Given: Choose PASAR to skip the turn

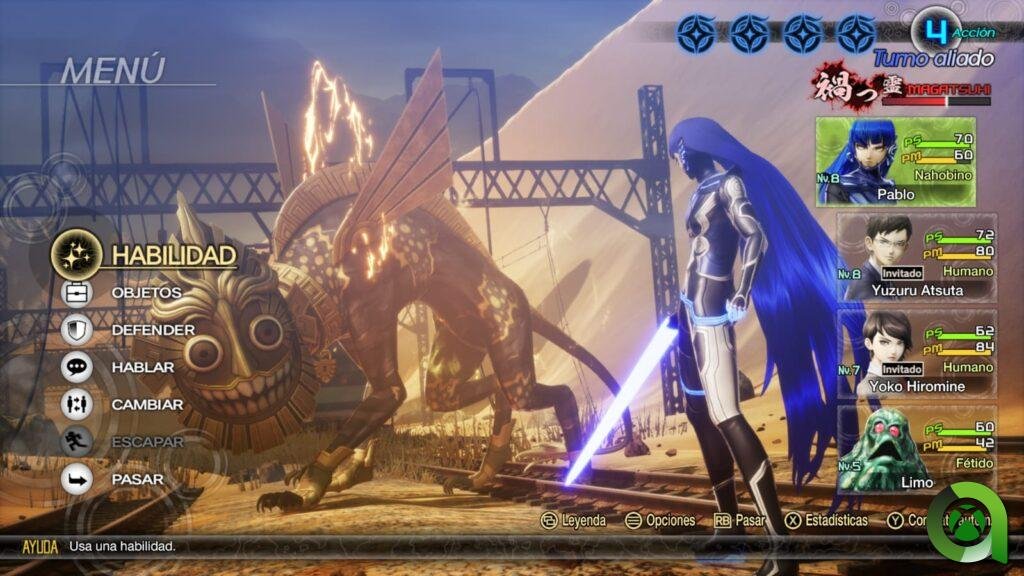Looking at the screenshot, I should click(x=138, y=480).
